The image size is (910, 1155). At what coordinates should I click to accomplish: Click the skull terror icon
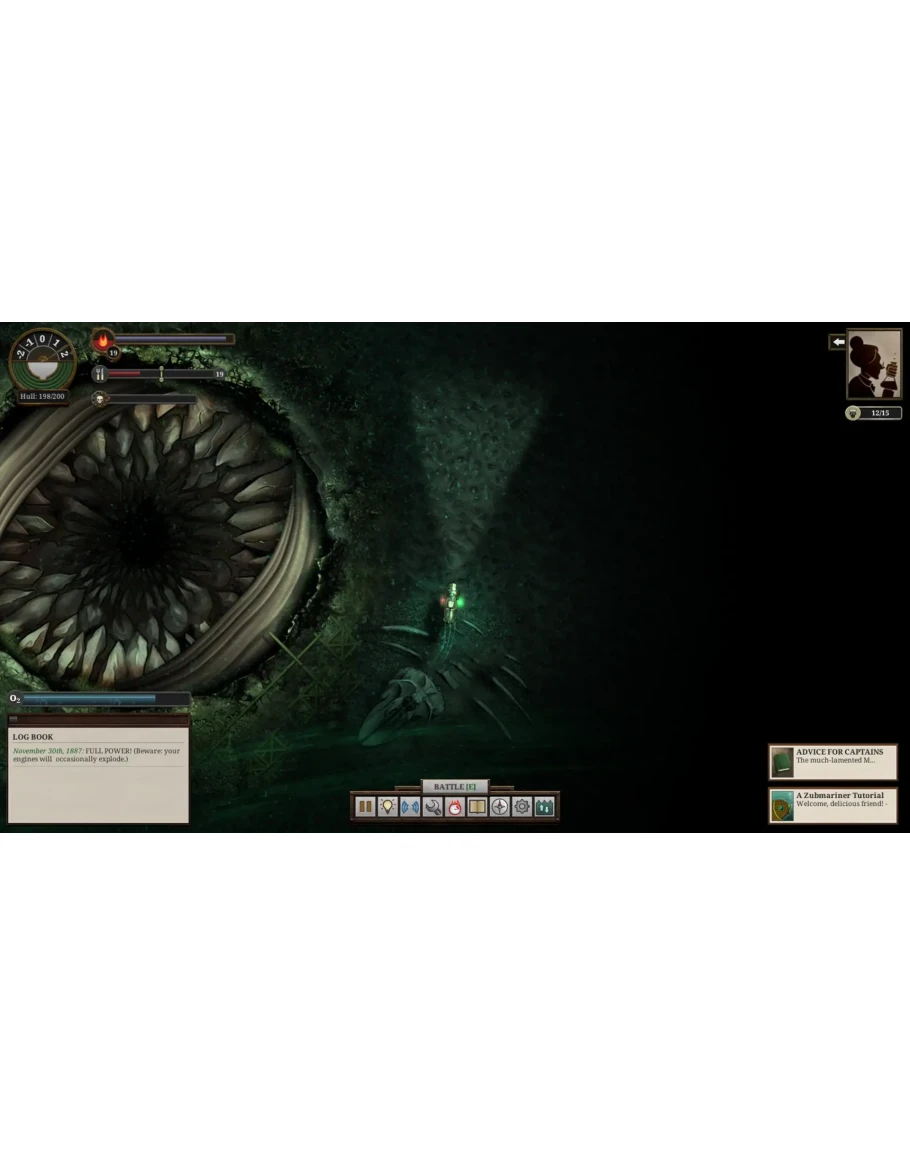[100, 399]
